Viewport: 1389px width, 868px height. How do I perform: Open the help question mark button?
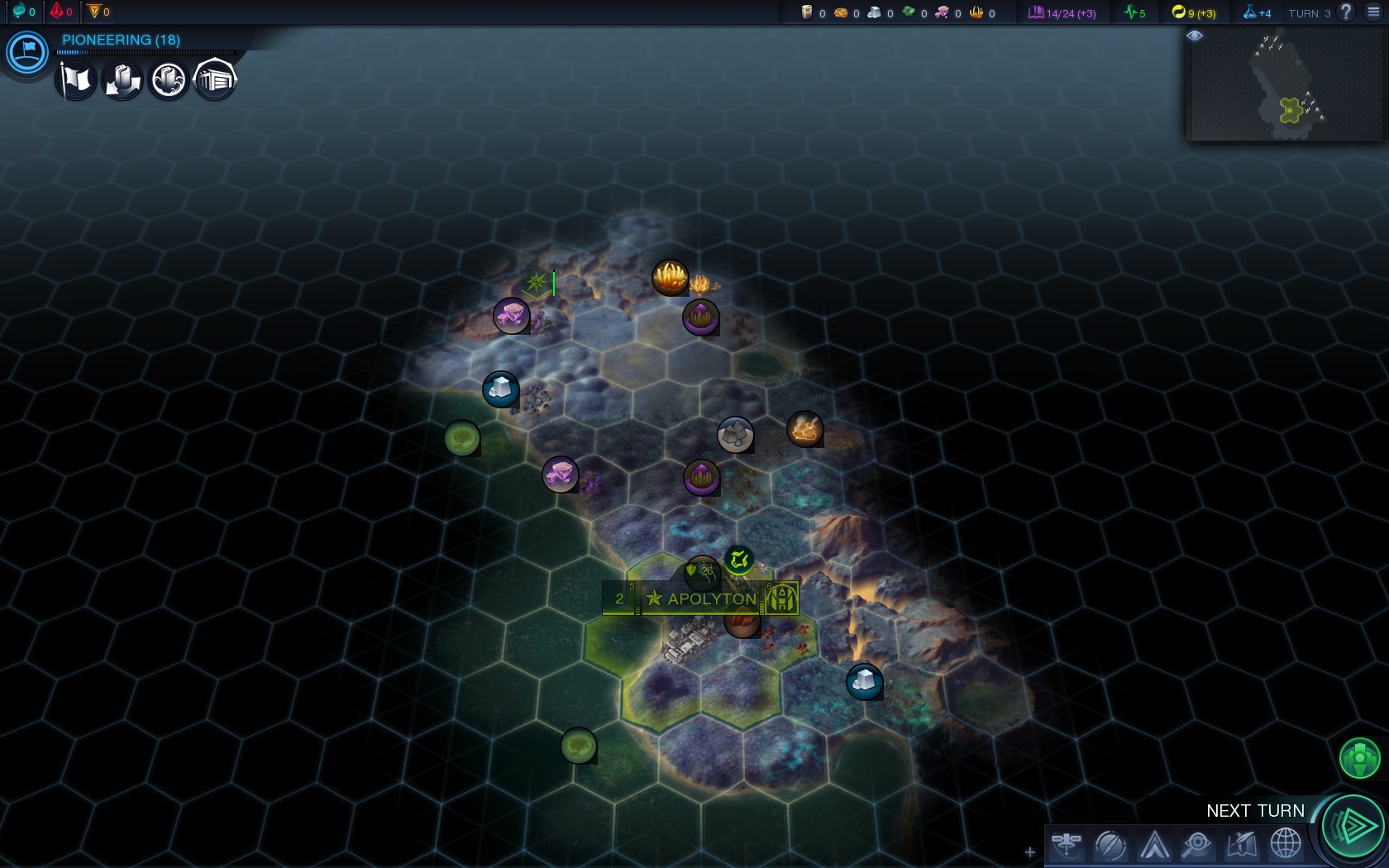[1347, 12]
